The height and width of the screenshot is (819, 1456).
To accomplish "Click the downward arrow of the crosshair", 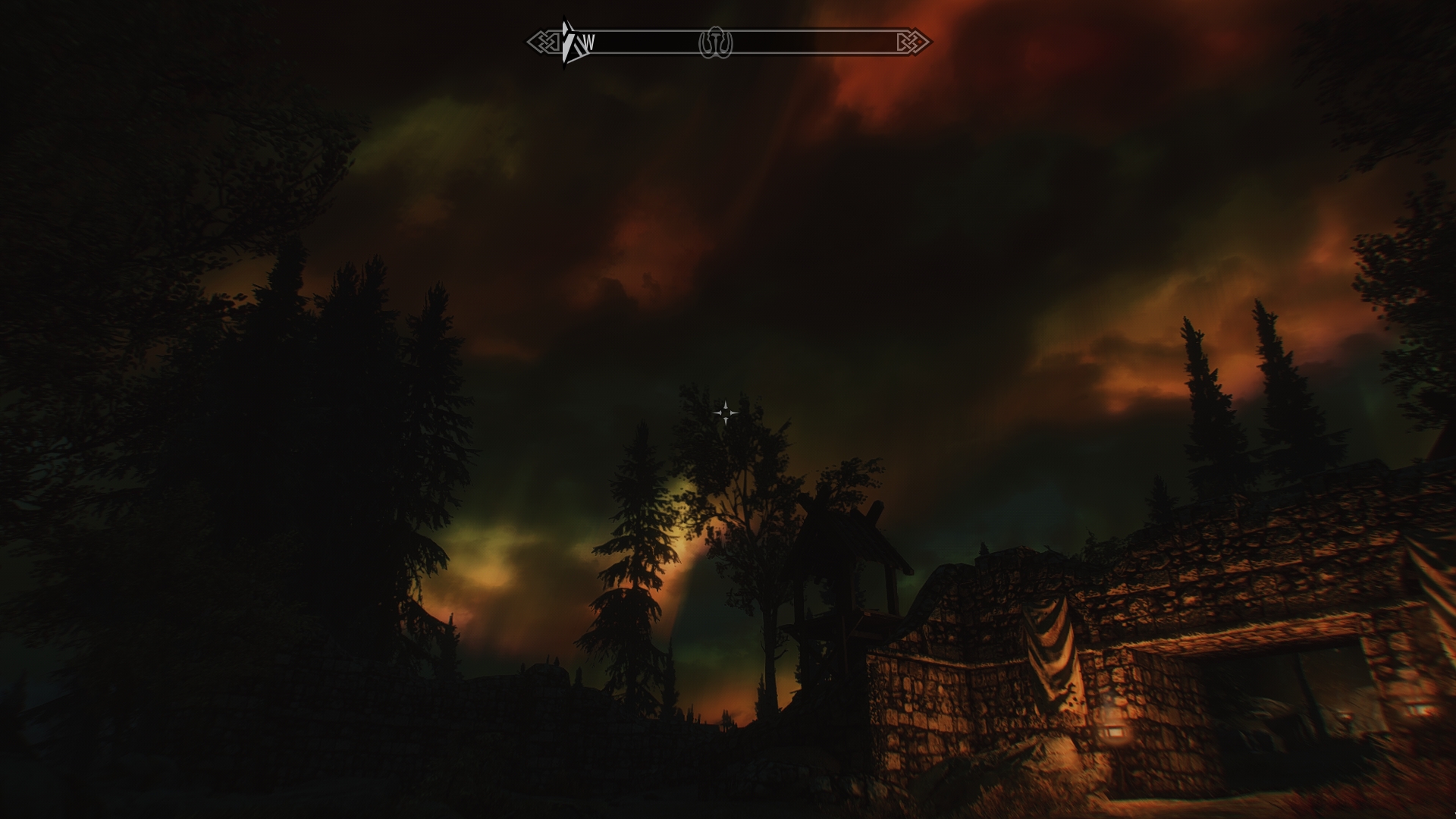I will tap(726, 421).
